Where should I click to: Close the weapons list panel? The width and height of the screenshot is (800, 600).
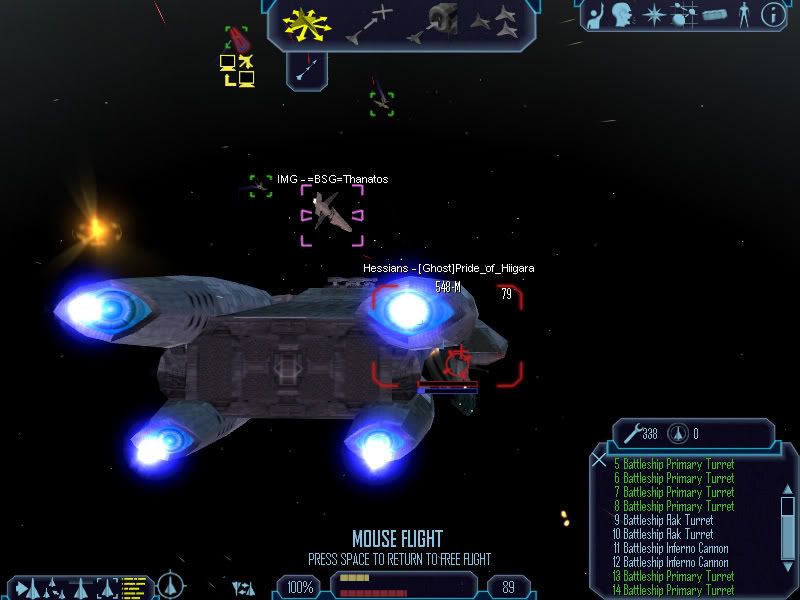point(598,460)
